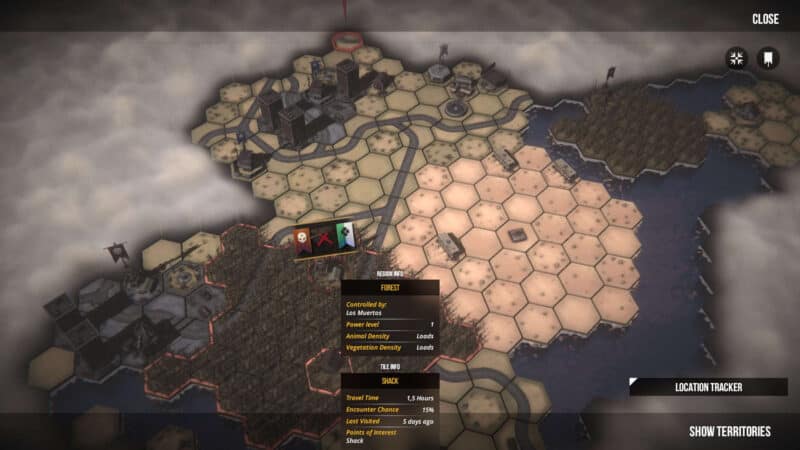This screenshot has height=450, width=800.
Task: Toggle the banner flag map icon
Action: pos(768,58)
